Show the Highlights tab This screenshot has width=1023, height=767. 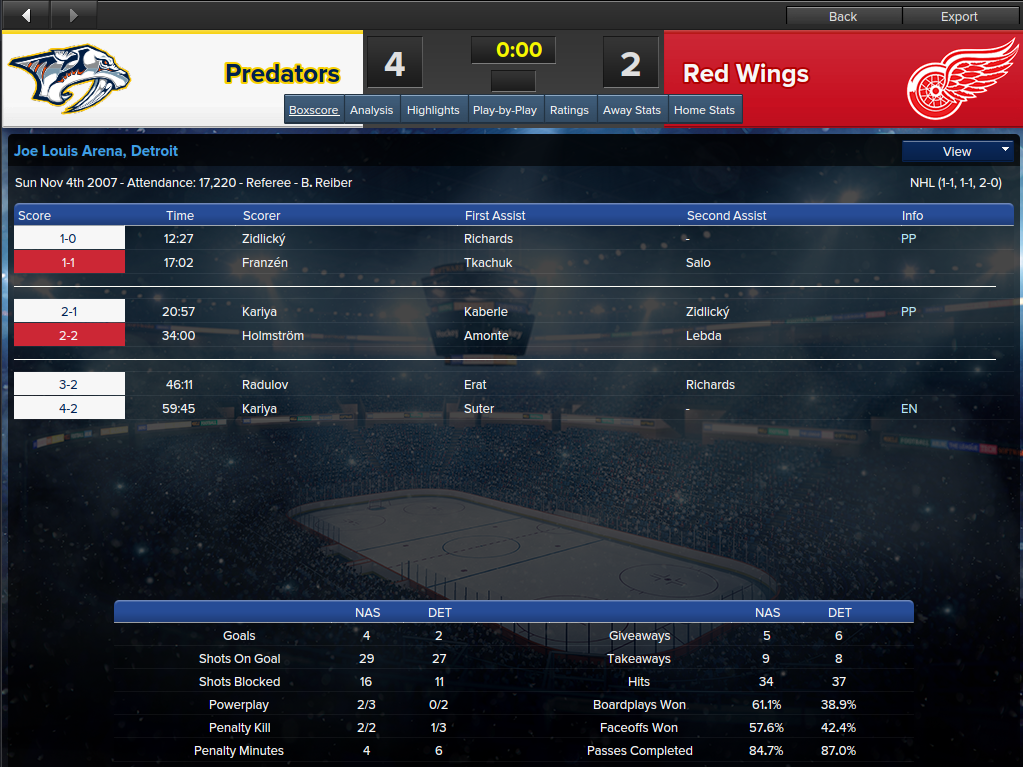coord(433,110)
